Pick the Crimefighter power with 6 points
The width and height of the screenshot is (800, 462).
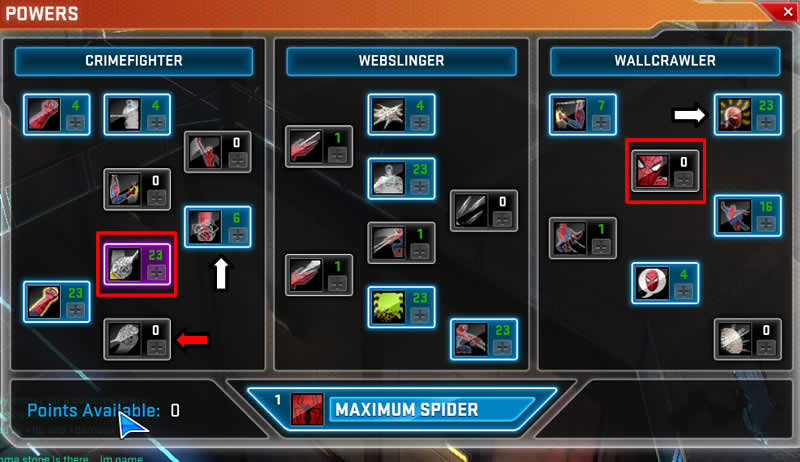coord(203,227)
